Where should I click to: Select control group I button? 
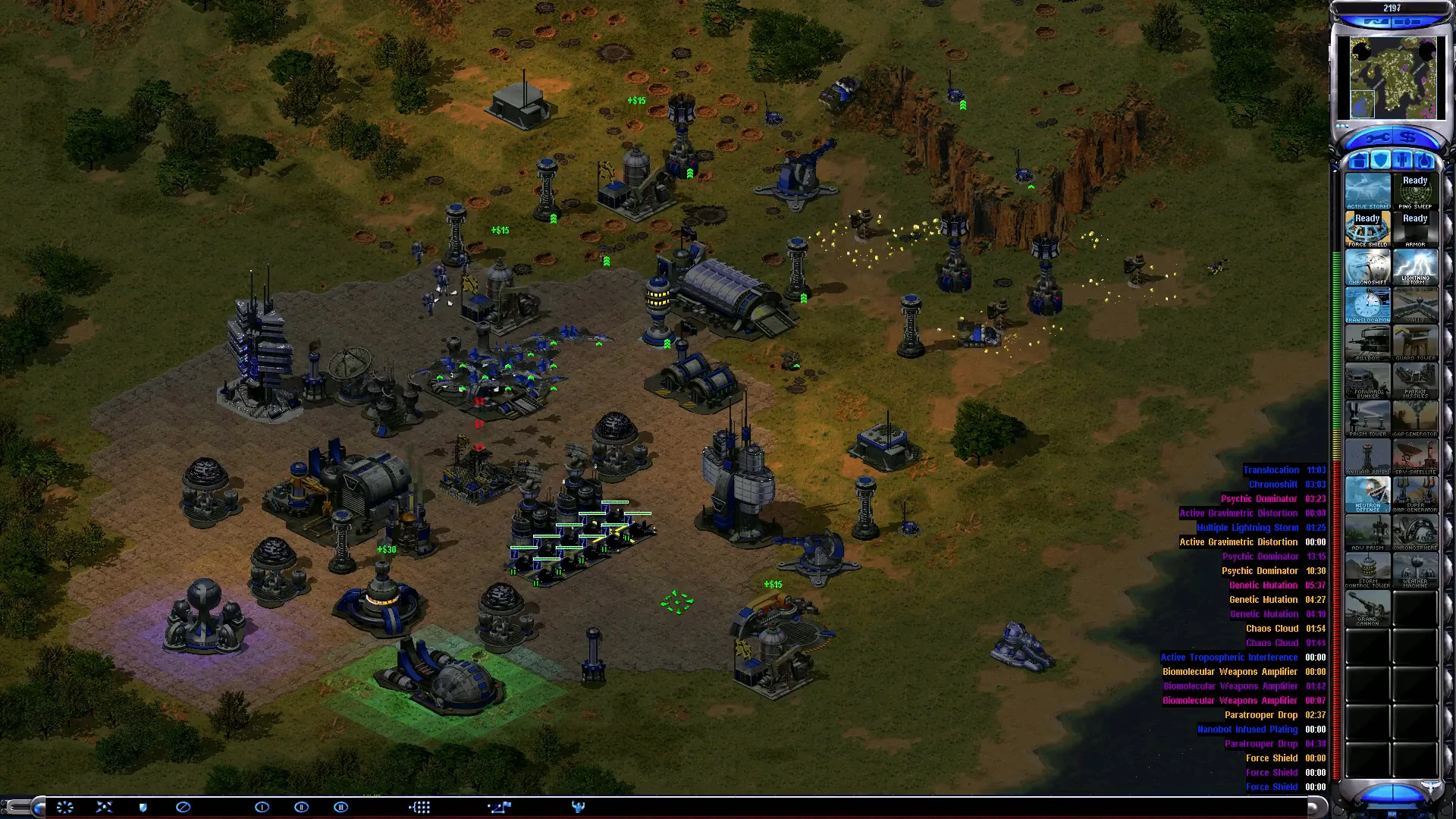pos(262,807)
